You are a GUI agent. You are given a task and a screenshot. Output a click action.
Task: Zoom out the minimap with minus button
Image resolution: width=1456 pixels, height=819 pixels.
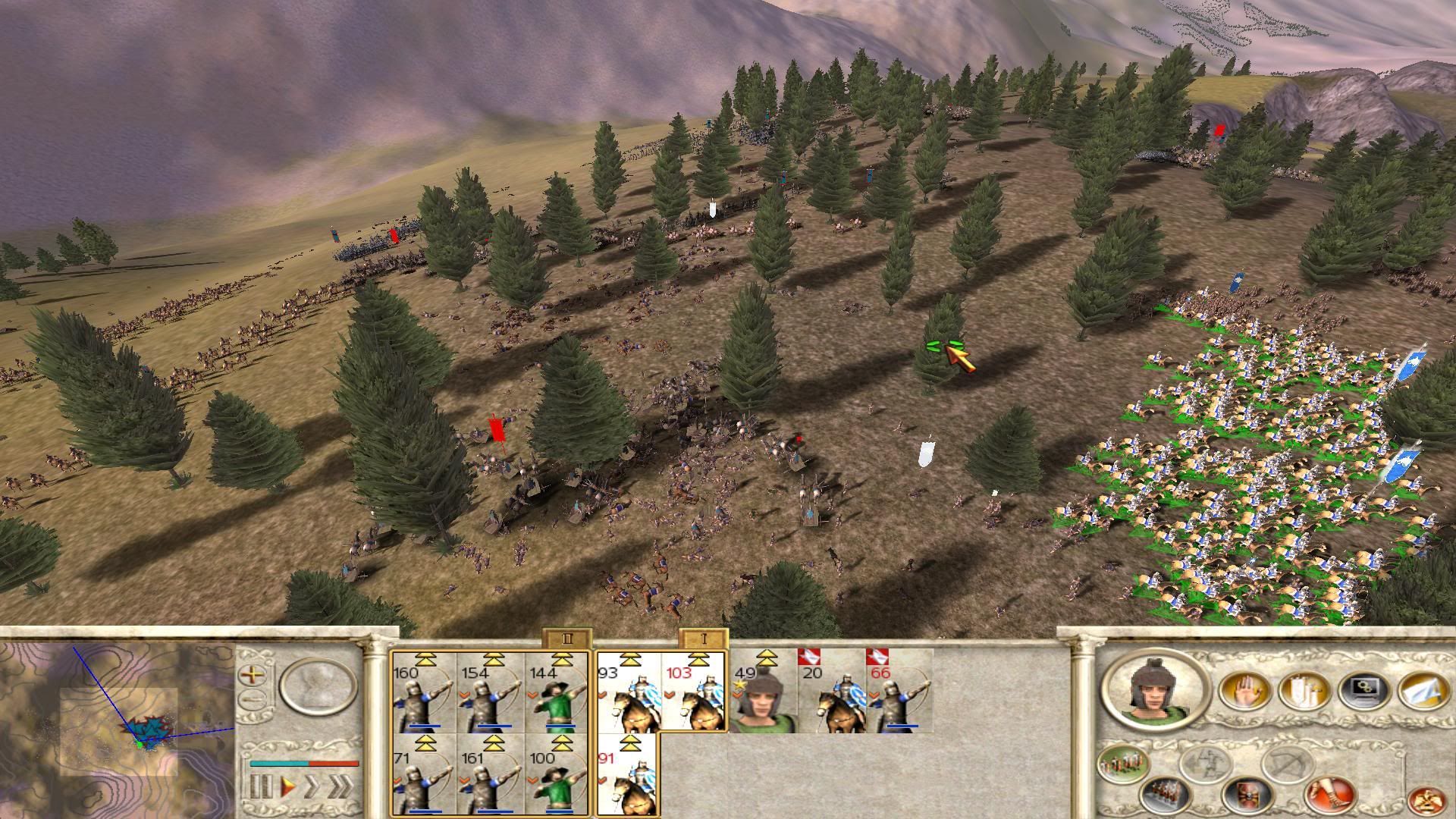coord(253,701)
